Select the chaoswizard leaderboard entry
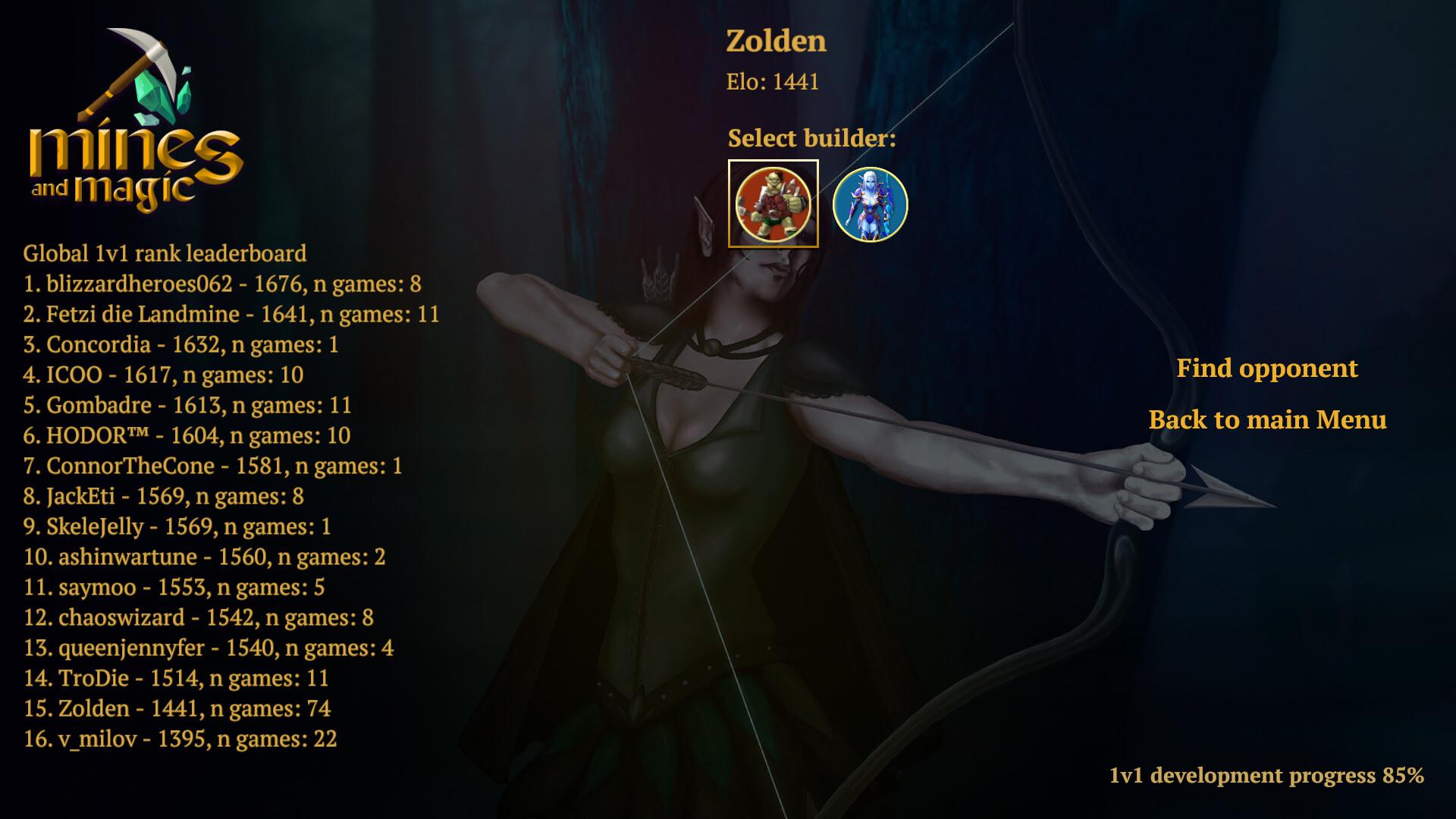1456x819 pixels. click(x=198, y=617)
